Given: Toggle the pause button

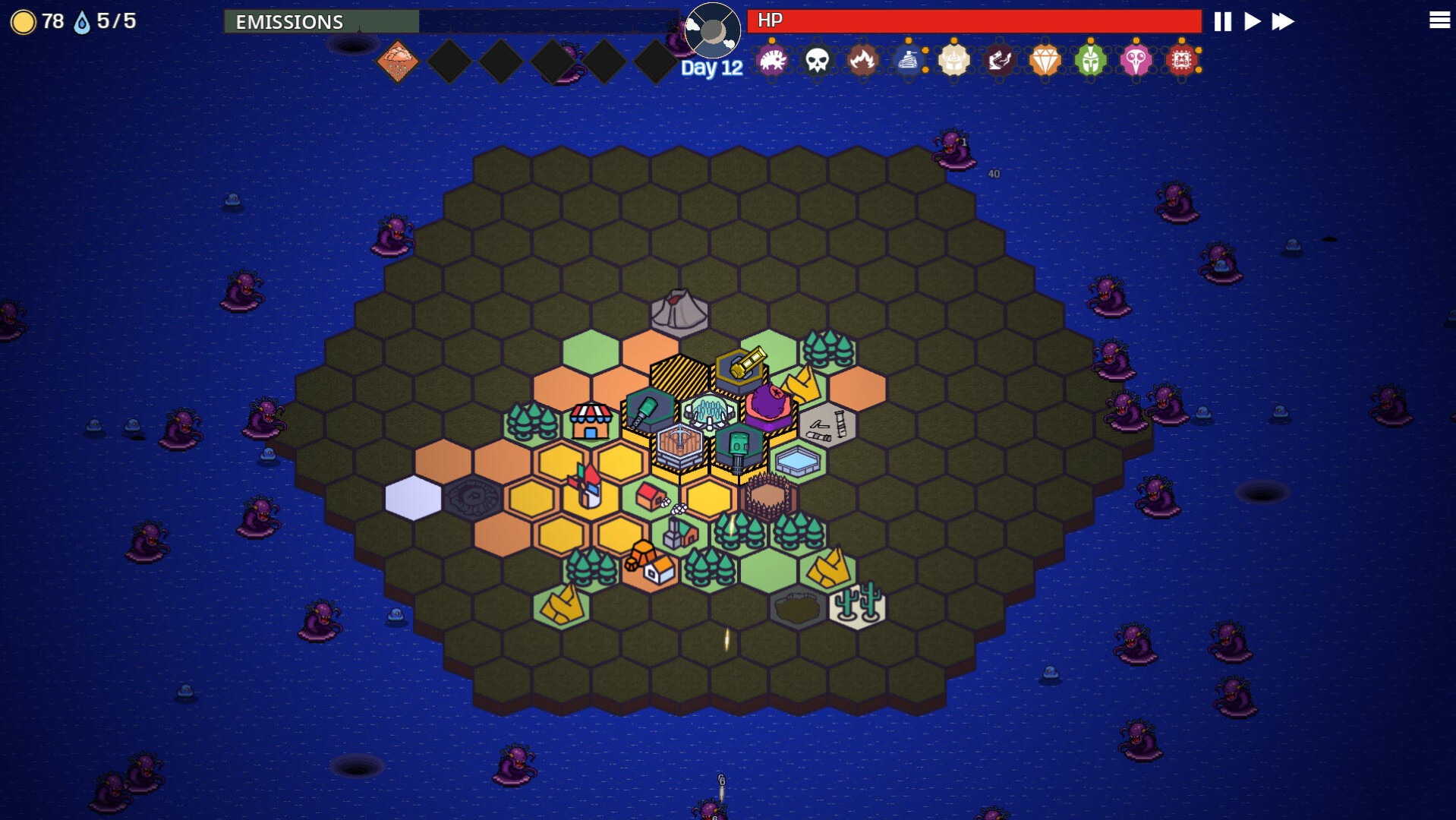Looking at the screenshot, I should [1222, 22].
